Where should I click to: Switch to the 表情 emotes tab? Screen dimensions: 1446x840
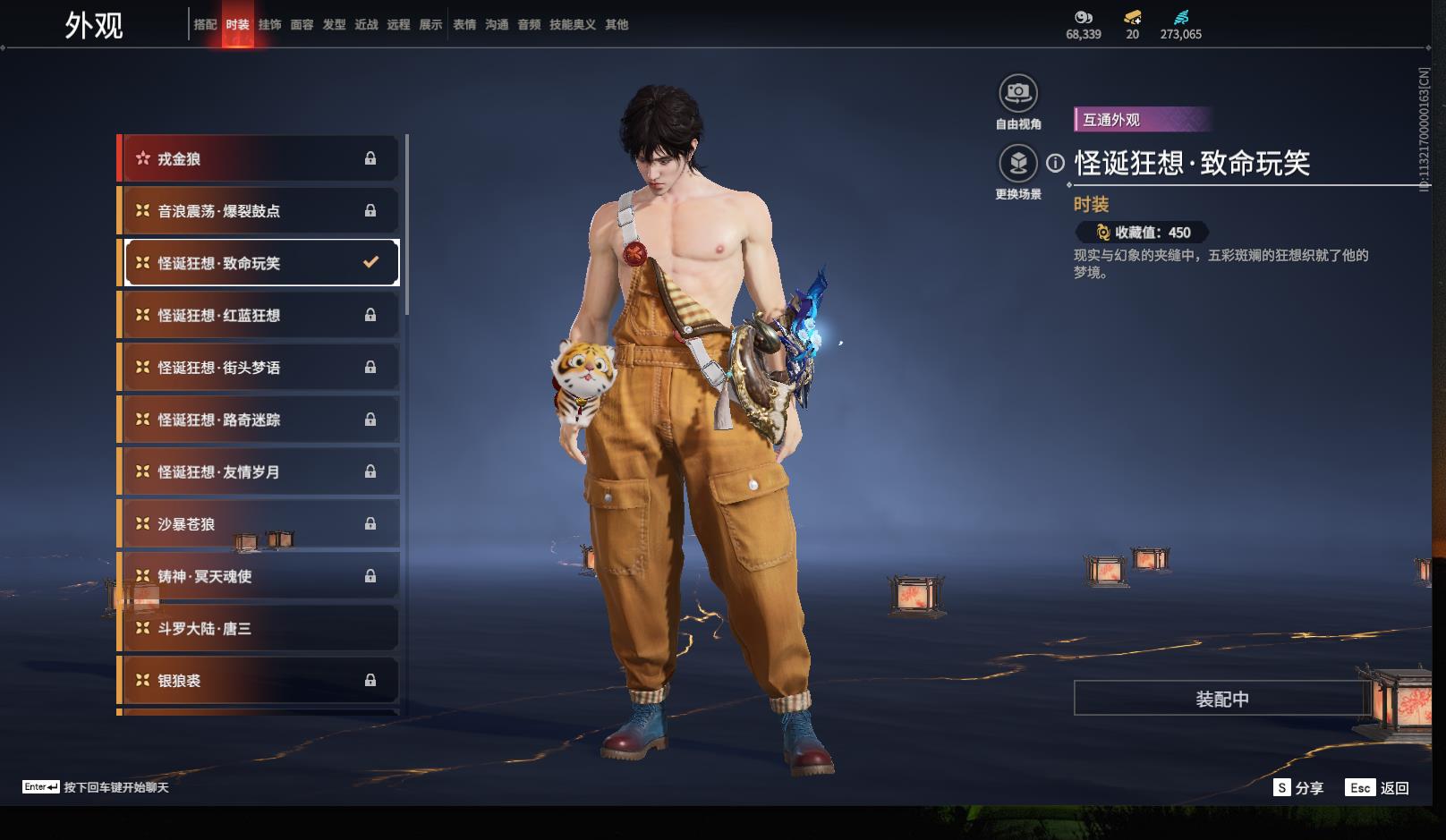click(464, 25)
